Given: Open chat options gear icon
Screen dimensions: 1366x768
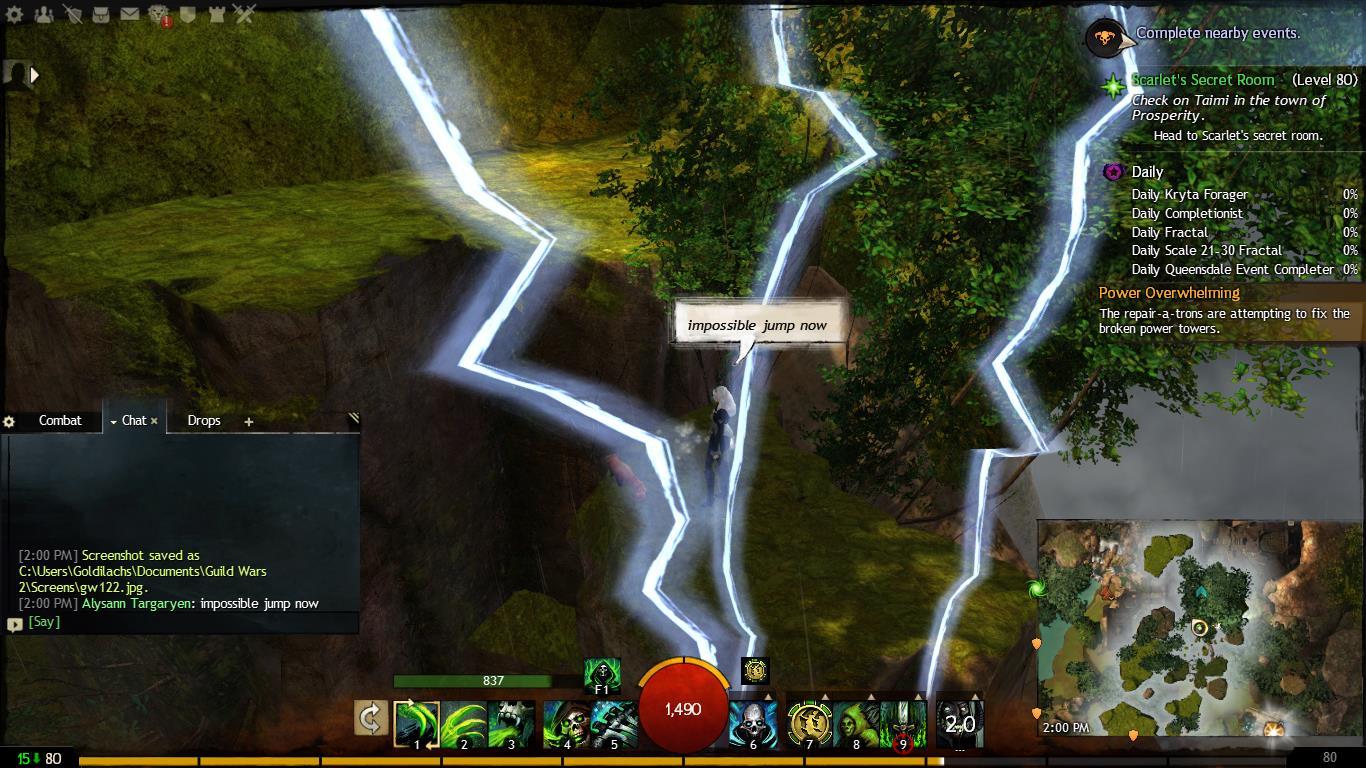Looking at the screenshot, I should [x=10, y=422].
